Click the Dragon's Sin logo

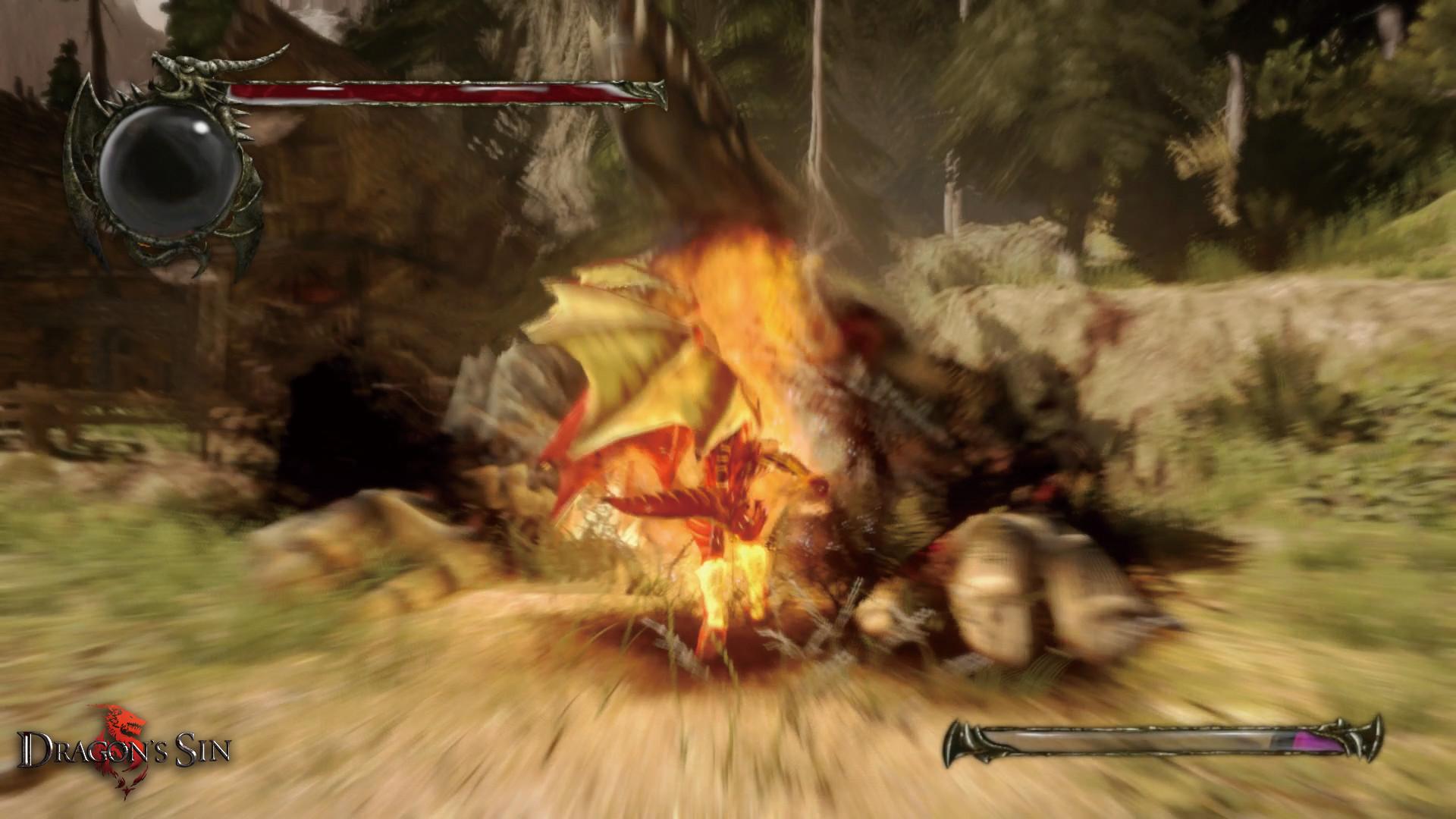[124, 751]
